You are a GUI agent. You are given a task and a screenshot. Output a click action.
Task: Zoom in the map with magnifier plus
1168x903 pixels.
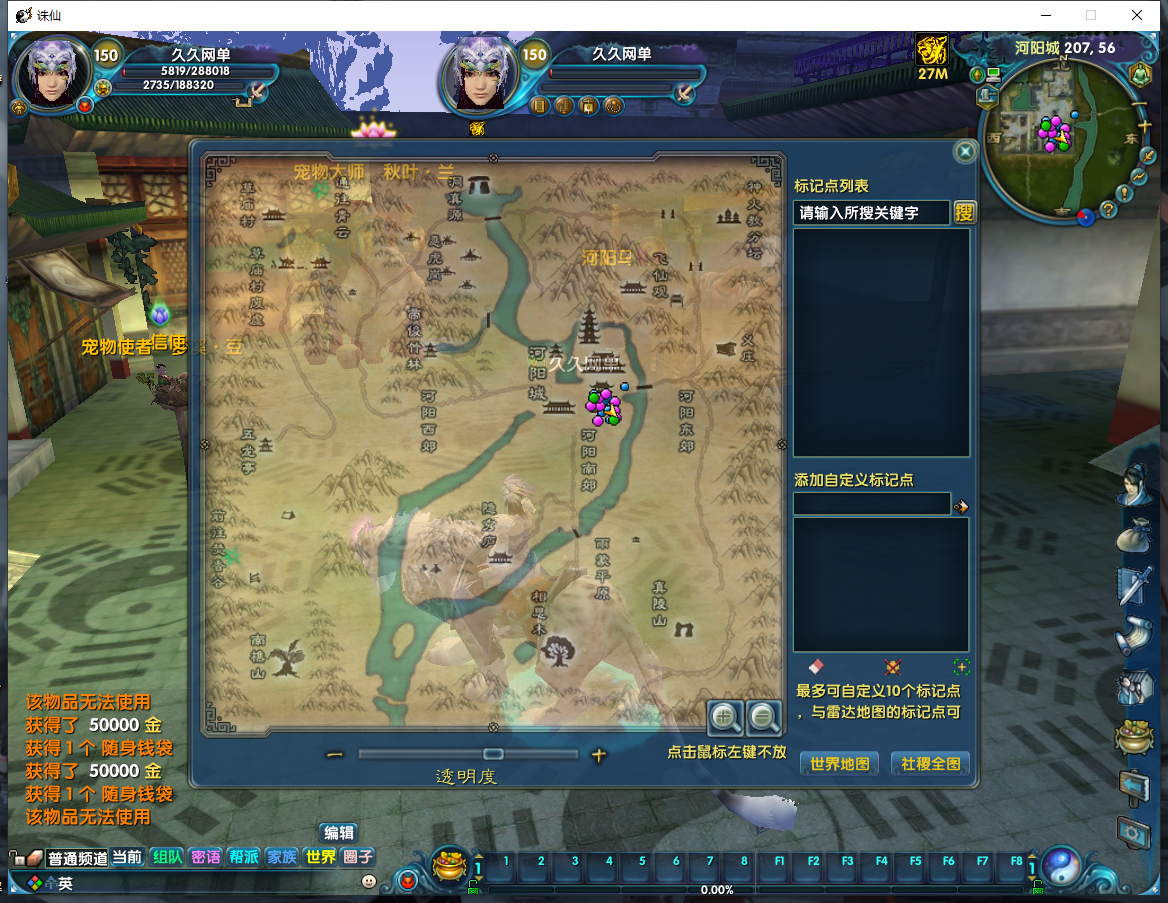coord(725,716)
